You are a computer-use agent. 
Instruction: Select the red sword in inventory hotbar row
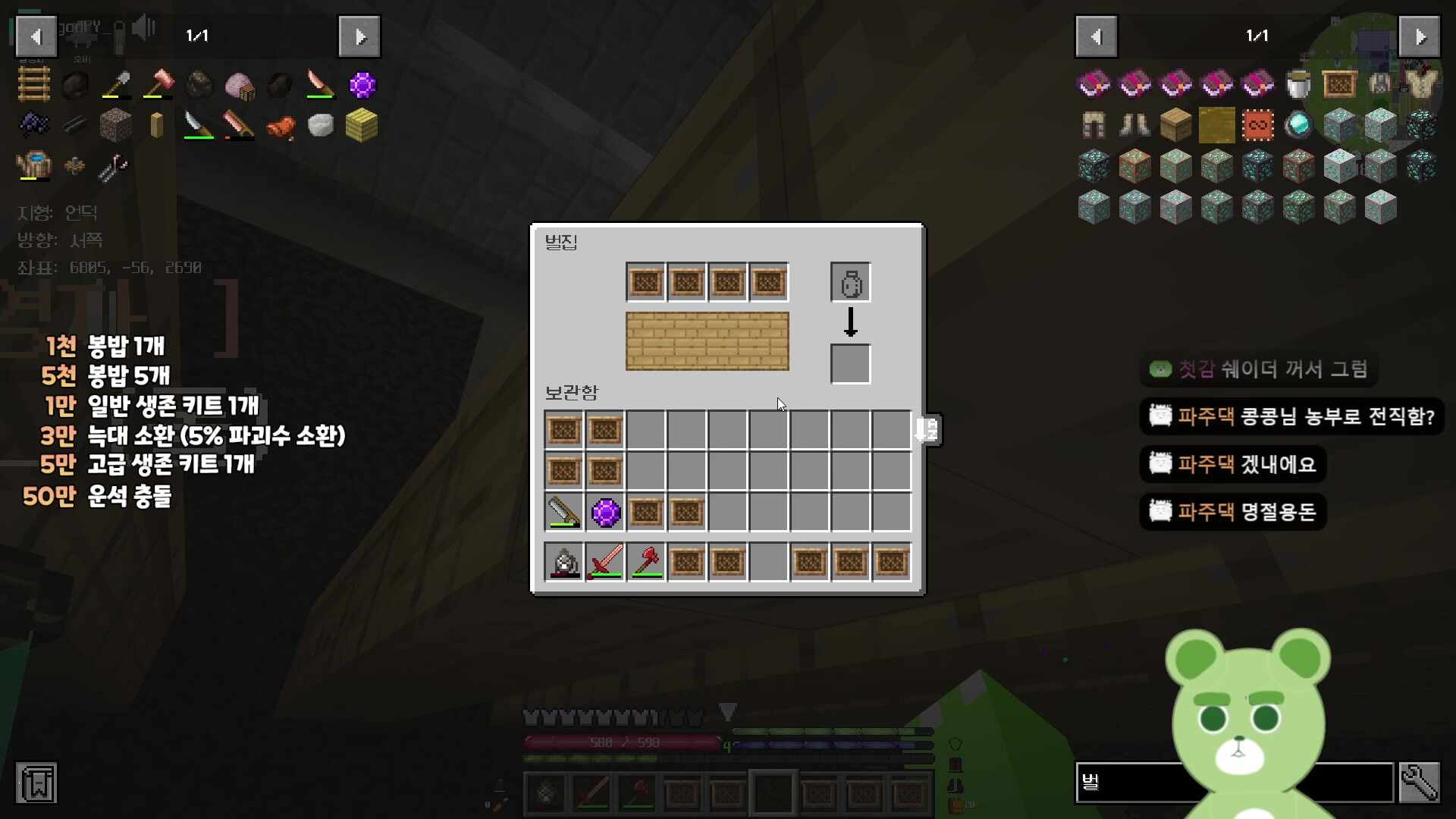pos(605,563)
